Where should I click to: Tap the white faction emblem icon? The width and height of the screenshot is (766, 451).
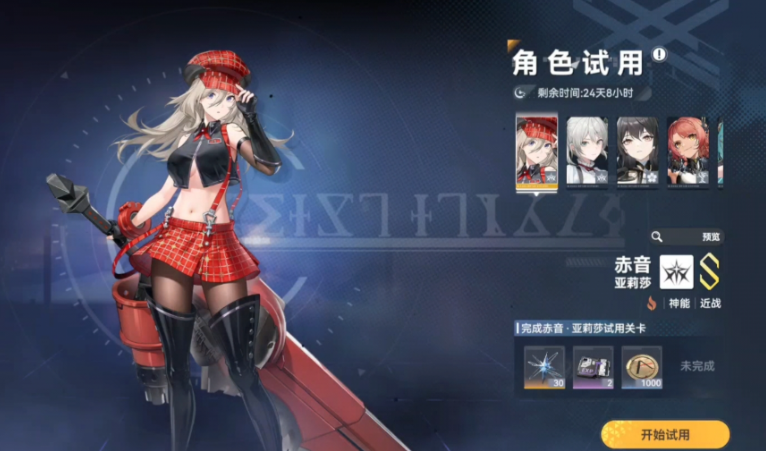pos(676,272)
